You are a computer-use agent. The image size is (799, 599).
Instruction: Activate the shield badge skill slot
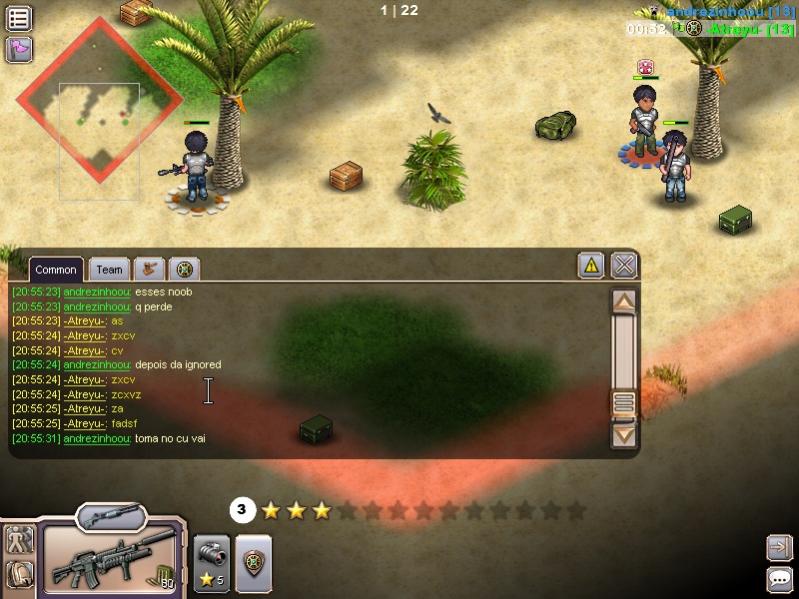tap(253, 563)
